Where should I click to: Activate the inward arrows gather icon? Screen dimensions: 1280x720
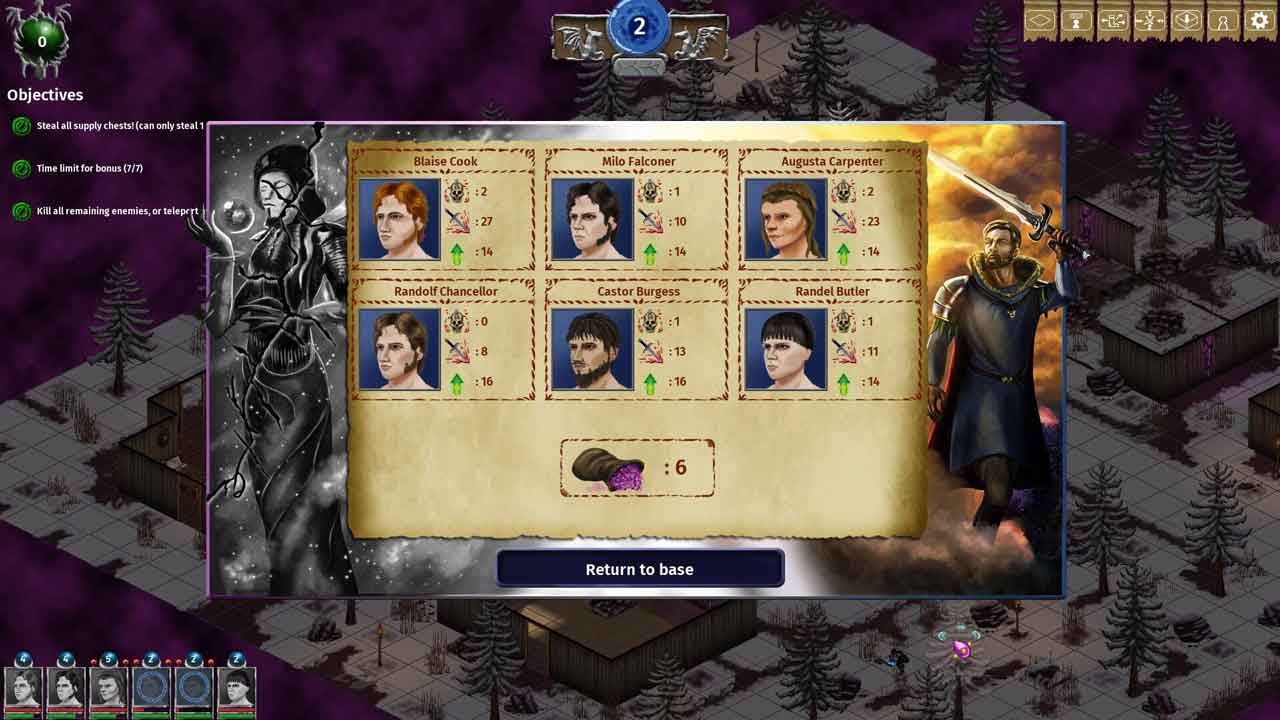(x=1149, y=21)
